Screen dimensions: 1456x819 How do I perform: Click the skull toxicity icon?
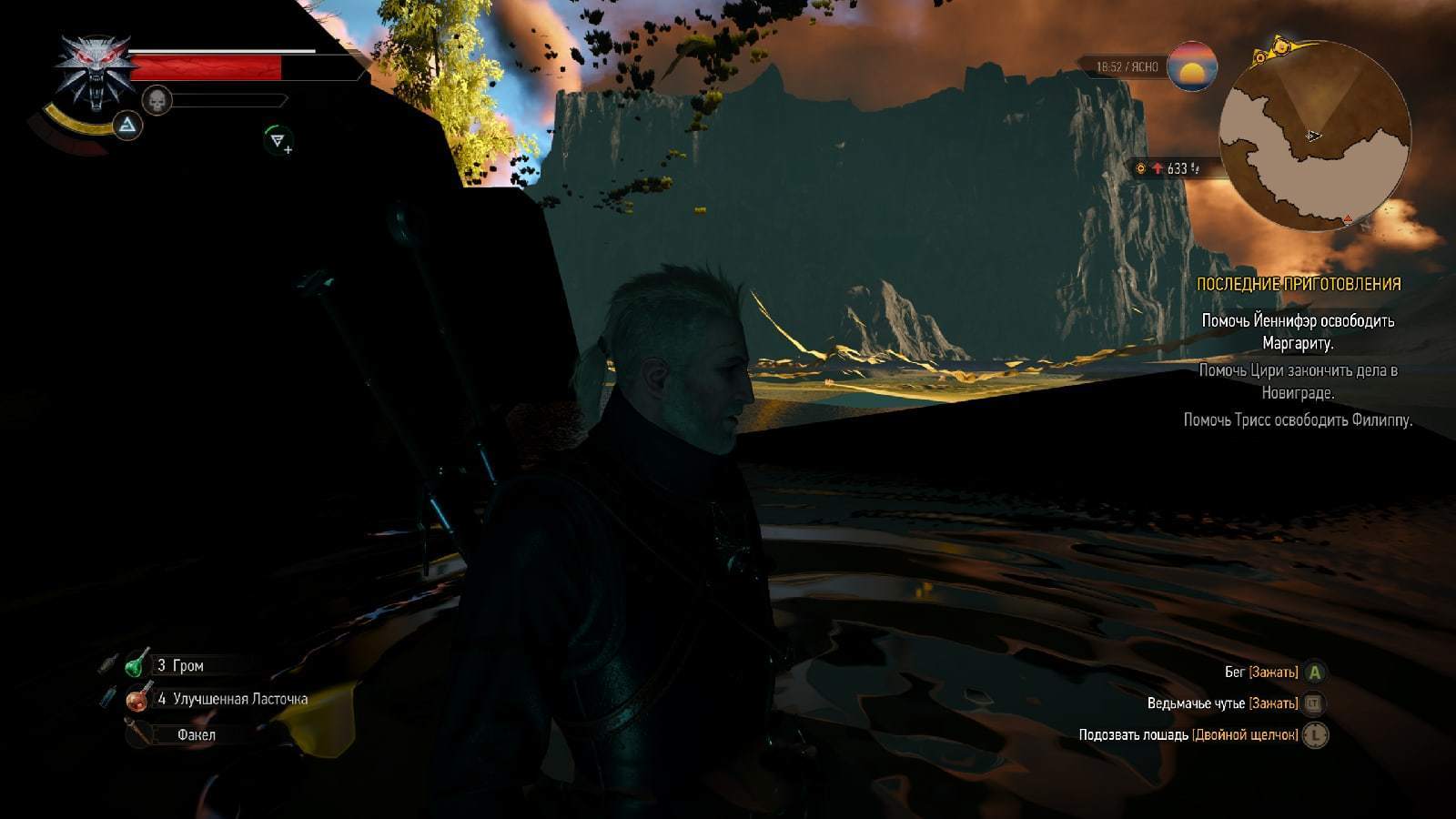157,100
